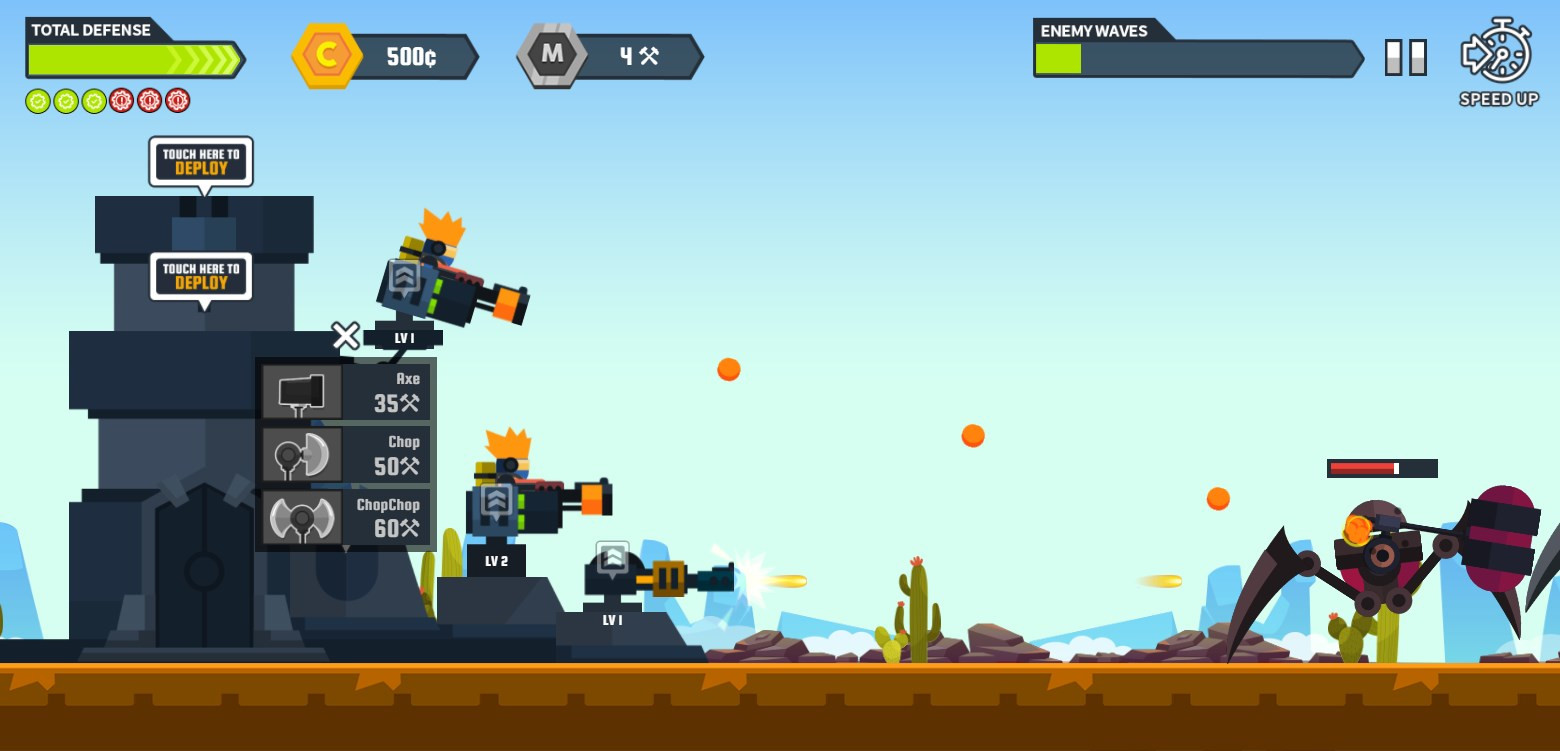Pause the game
Screen dimensions: 1560x751
coord(1405,57)
